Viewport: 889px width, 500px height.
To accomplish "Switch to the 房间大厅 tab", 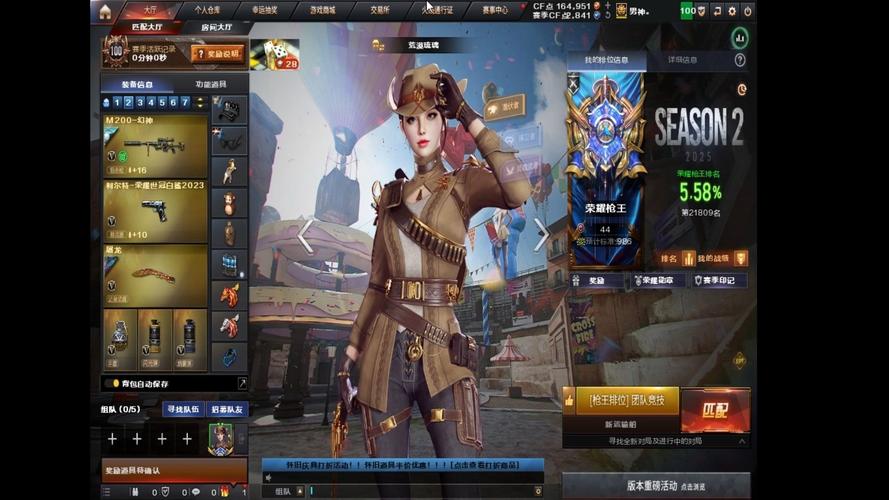I will (217, 28).
